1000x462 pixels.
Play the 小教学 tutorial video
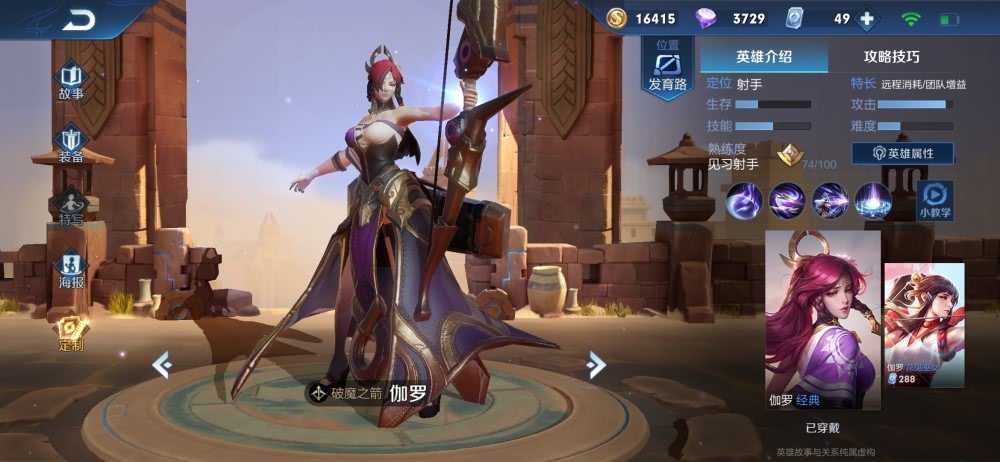tap(934, 199)
